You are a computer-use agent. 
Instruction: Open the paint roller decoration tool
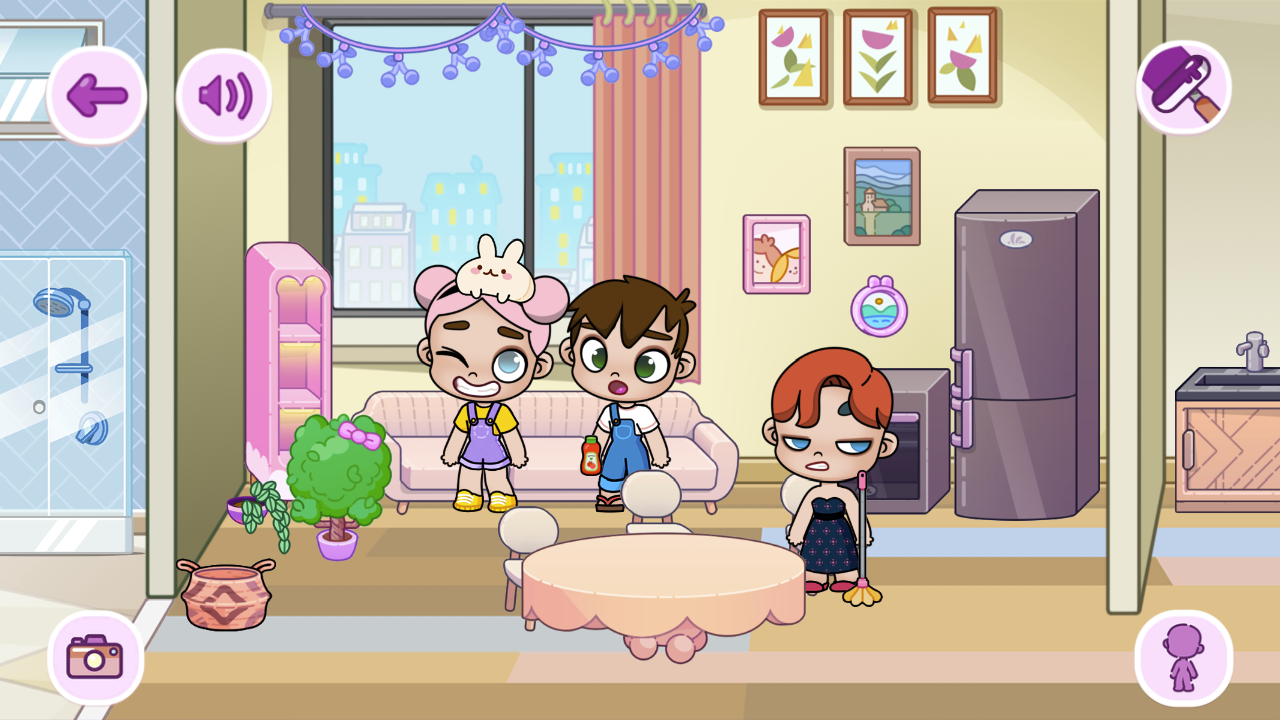click(x=1184, y=88)
